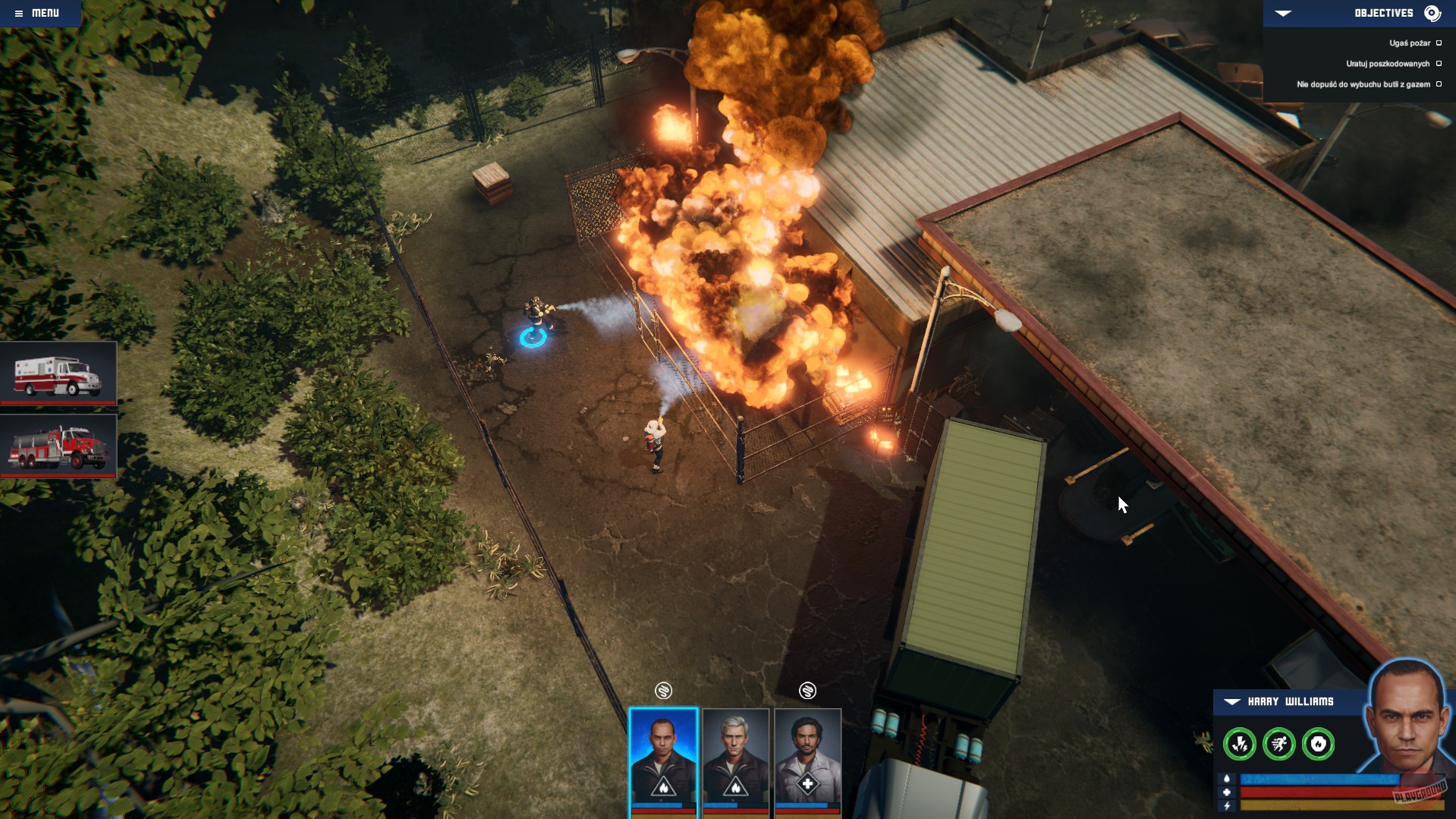Collapse the Objectives panel with its chevron

1283,12
